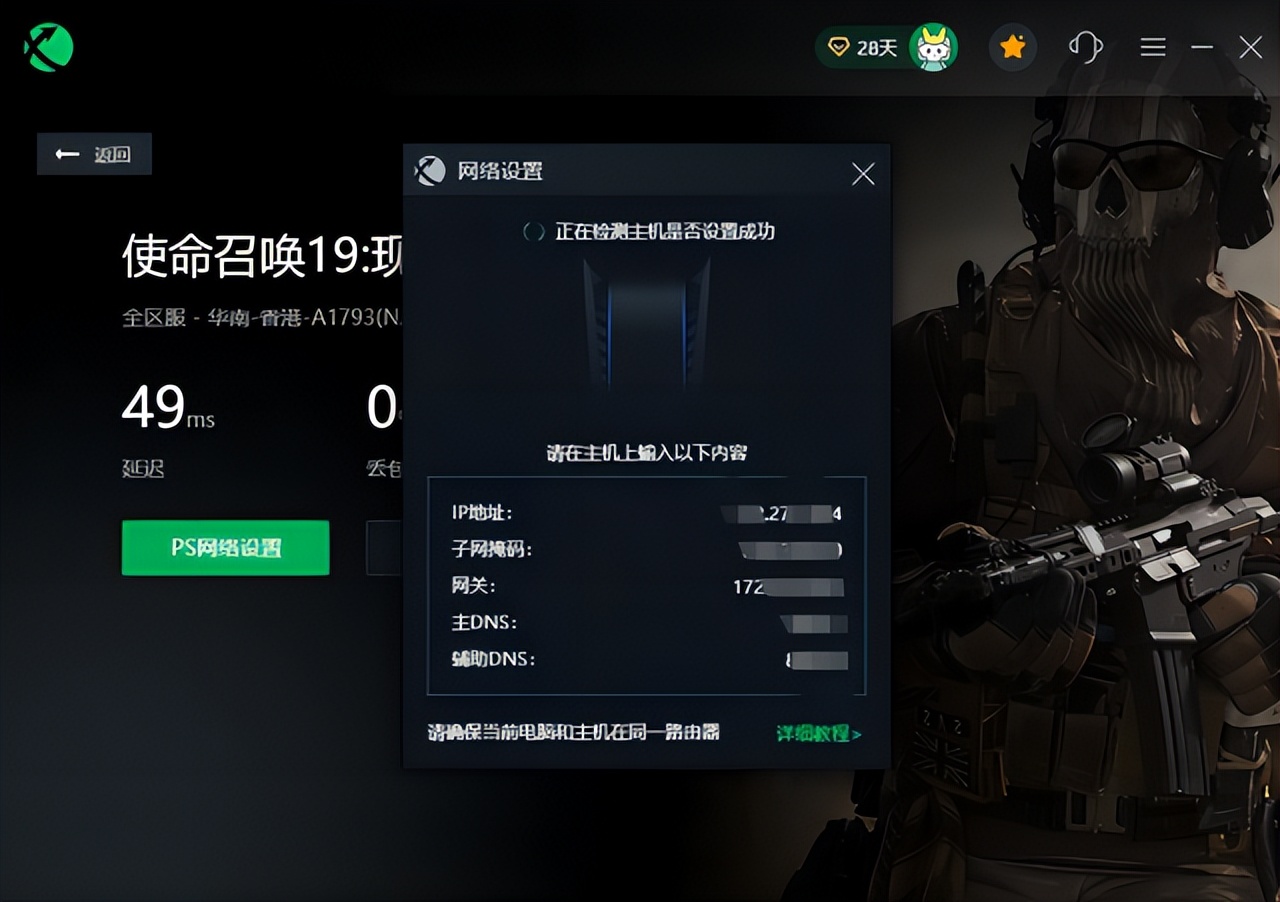The image size is (1280, 902).
Task: Click the back arrow icon beside 返回
Action: pyautogui.click(x=65, y=153)
